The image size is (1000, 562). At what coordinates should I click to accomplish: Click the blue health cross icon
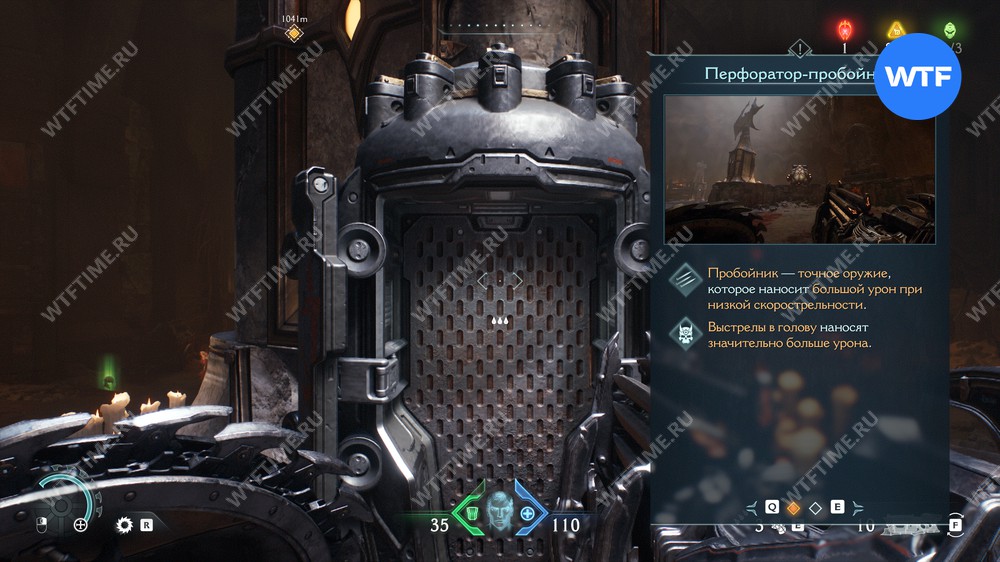(528, 513)
